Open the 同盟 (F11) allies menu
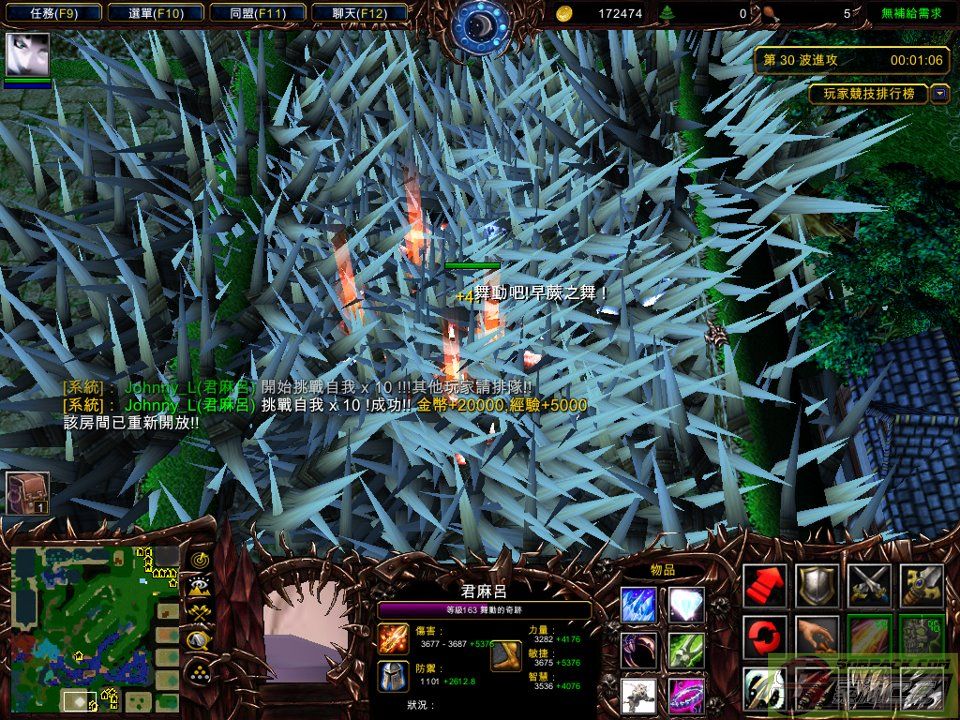960x720 pixels. (260, 14)
